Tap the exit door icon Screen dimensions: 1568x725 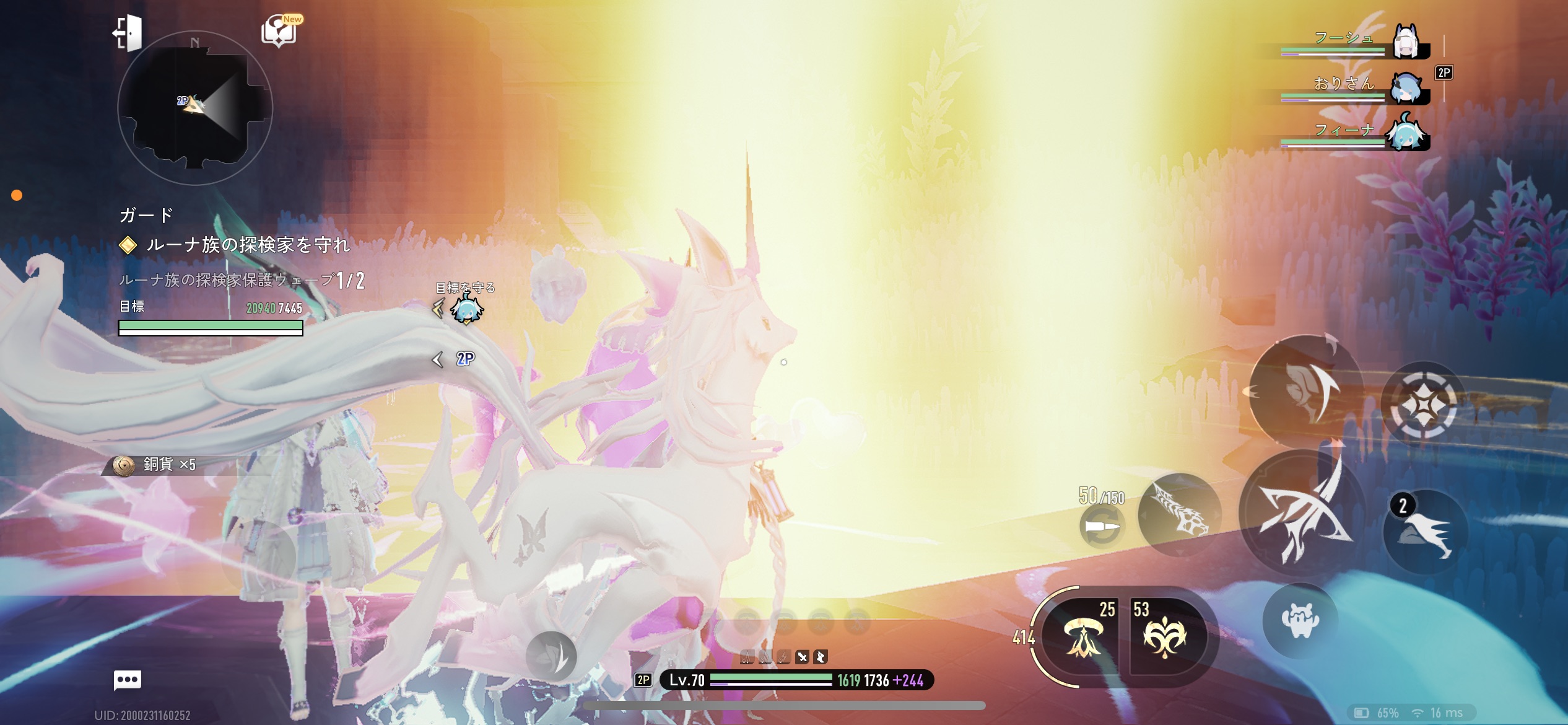point(128,32)
